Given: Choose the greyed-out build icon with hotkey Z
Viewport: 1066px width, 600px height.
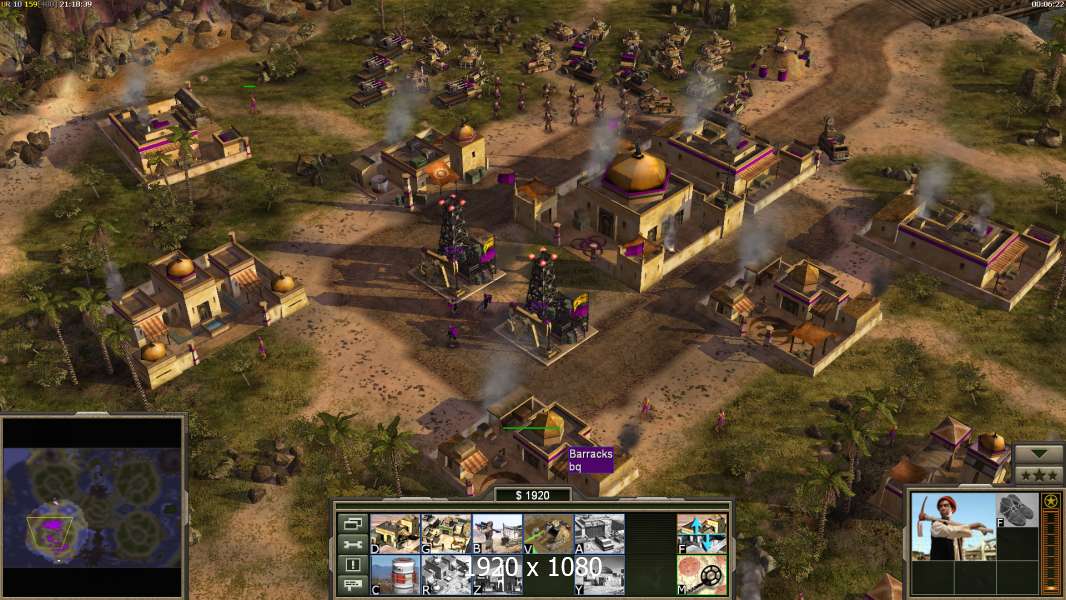Looking at the screenshot, I should pos(496,574).
